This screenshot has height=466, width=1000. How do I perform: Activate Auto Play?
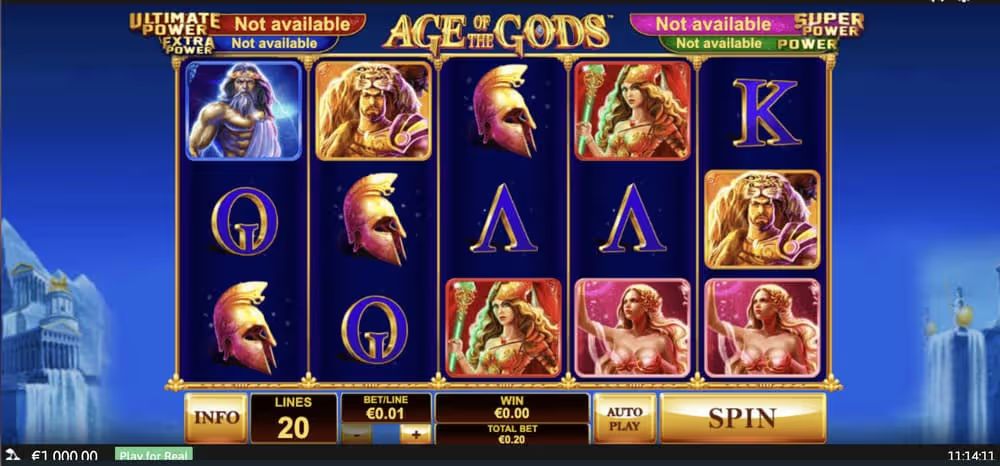click(625, 417)
